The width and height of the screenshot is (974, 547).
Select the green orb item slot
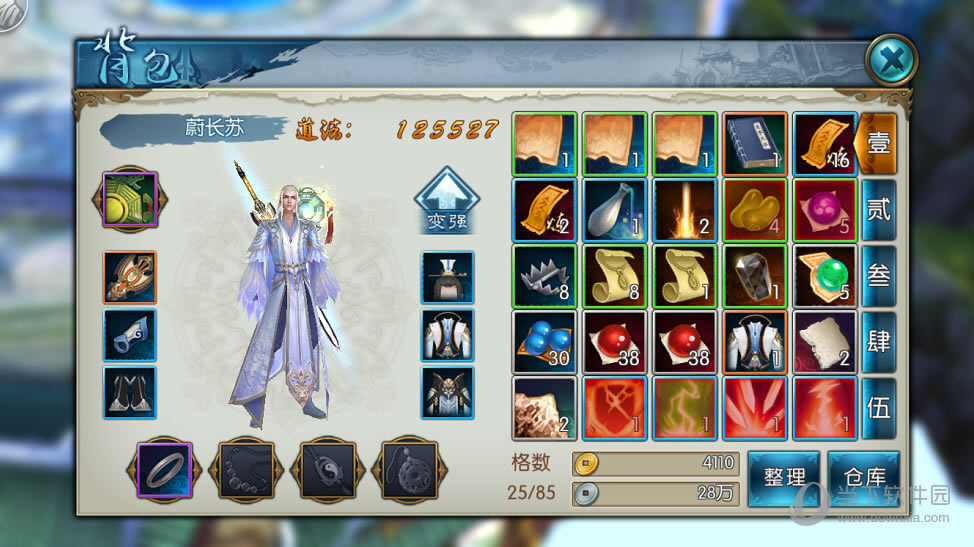825,276
